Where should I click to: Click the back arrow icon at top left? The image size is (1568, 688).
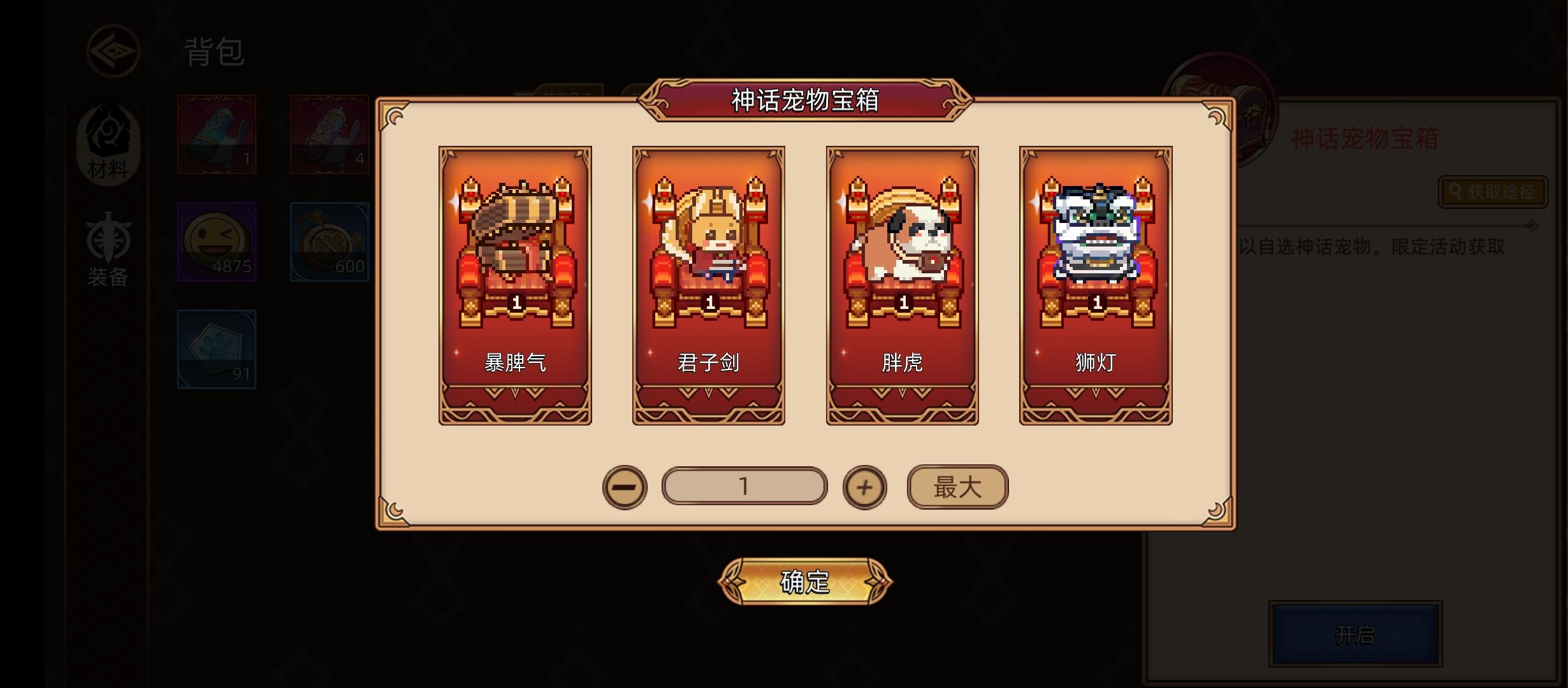pos(113,52)
